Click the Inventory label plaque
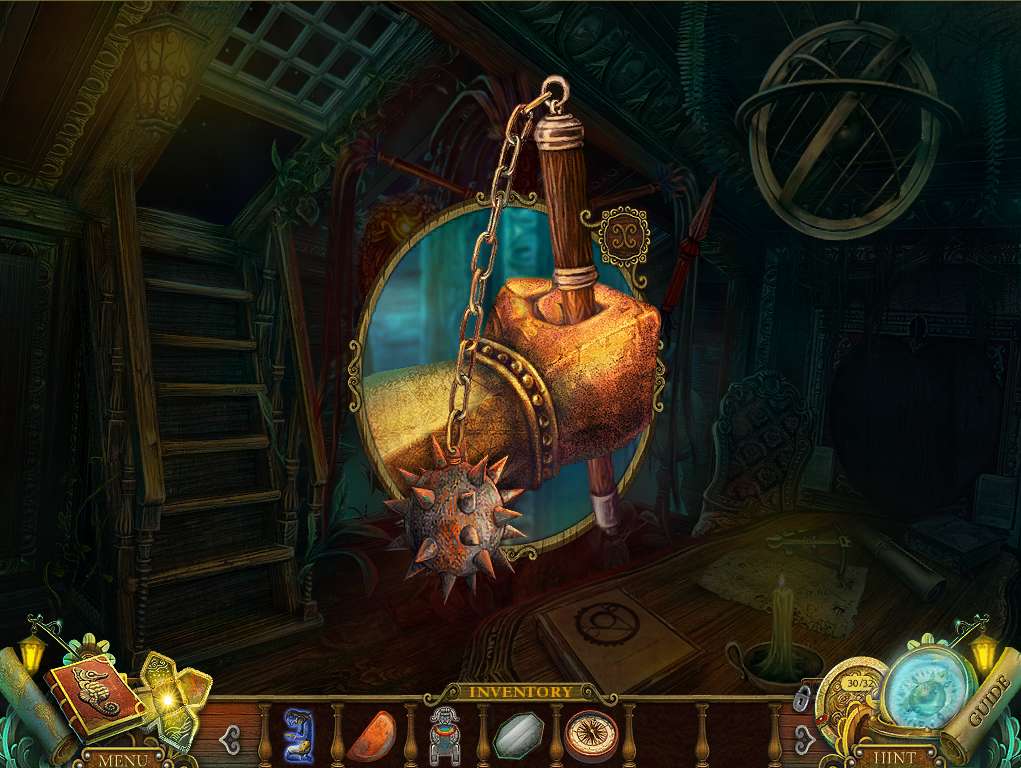1021x768 pixels. click(x=520, y=692)
